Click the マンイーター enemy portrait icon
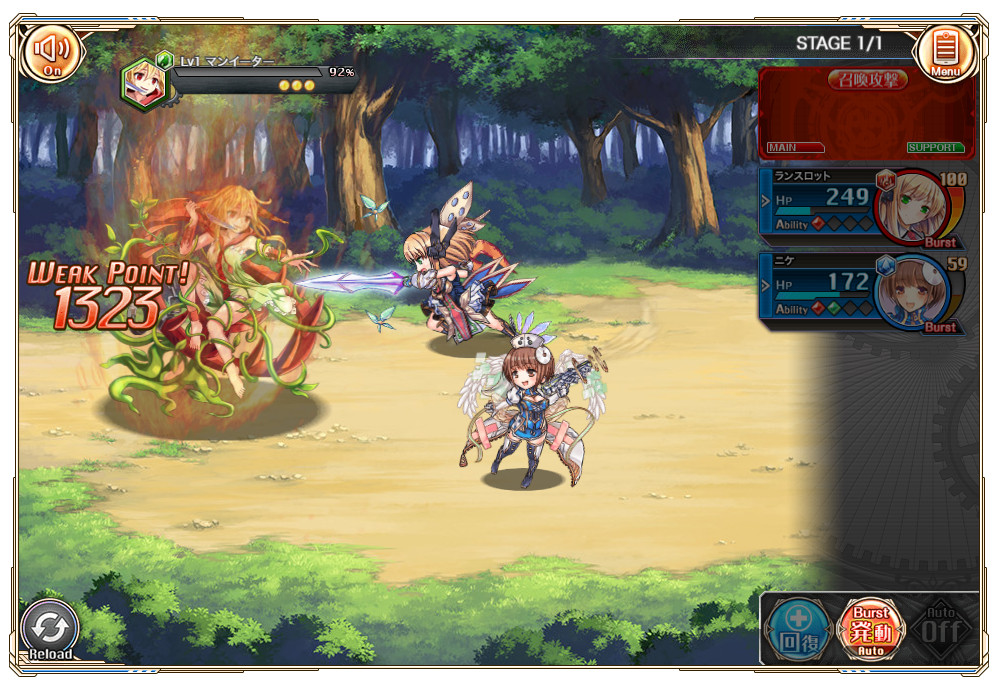 click(145, 85)
